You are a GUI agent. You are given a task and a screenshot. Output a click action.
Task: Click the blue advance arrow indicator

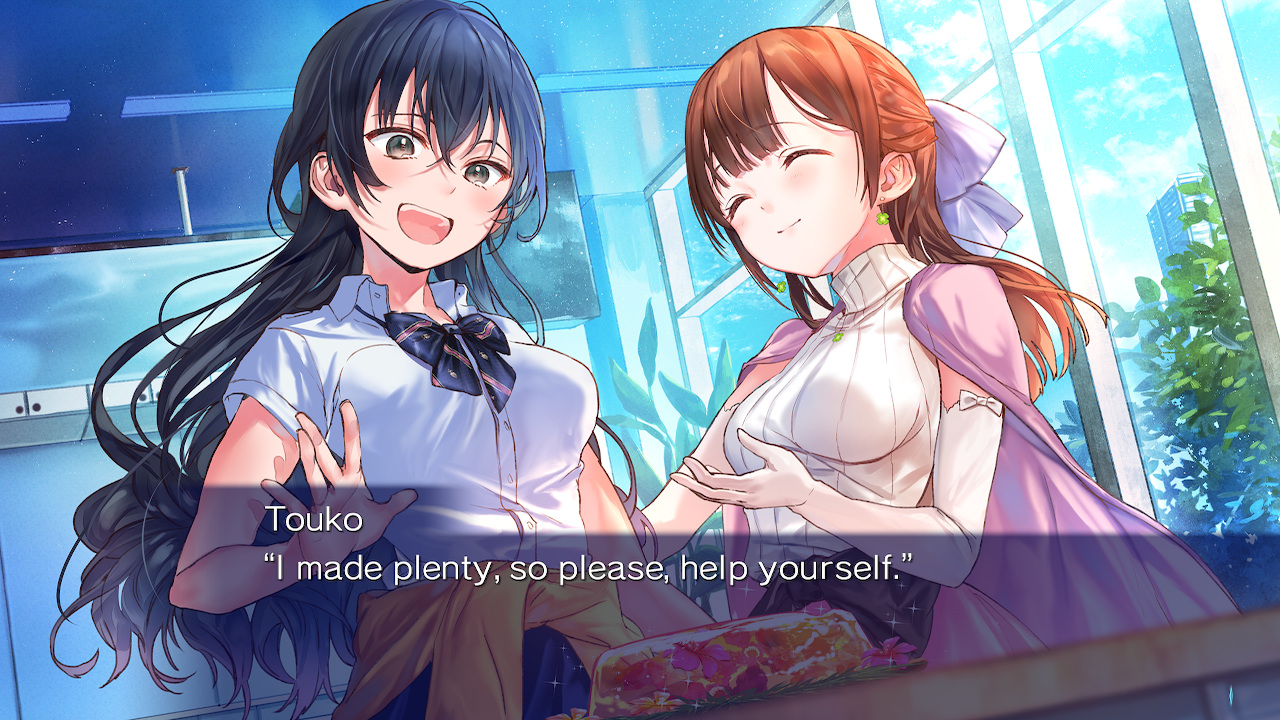[1230, 695]
